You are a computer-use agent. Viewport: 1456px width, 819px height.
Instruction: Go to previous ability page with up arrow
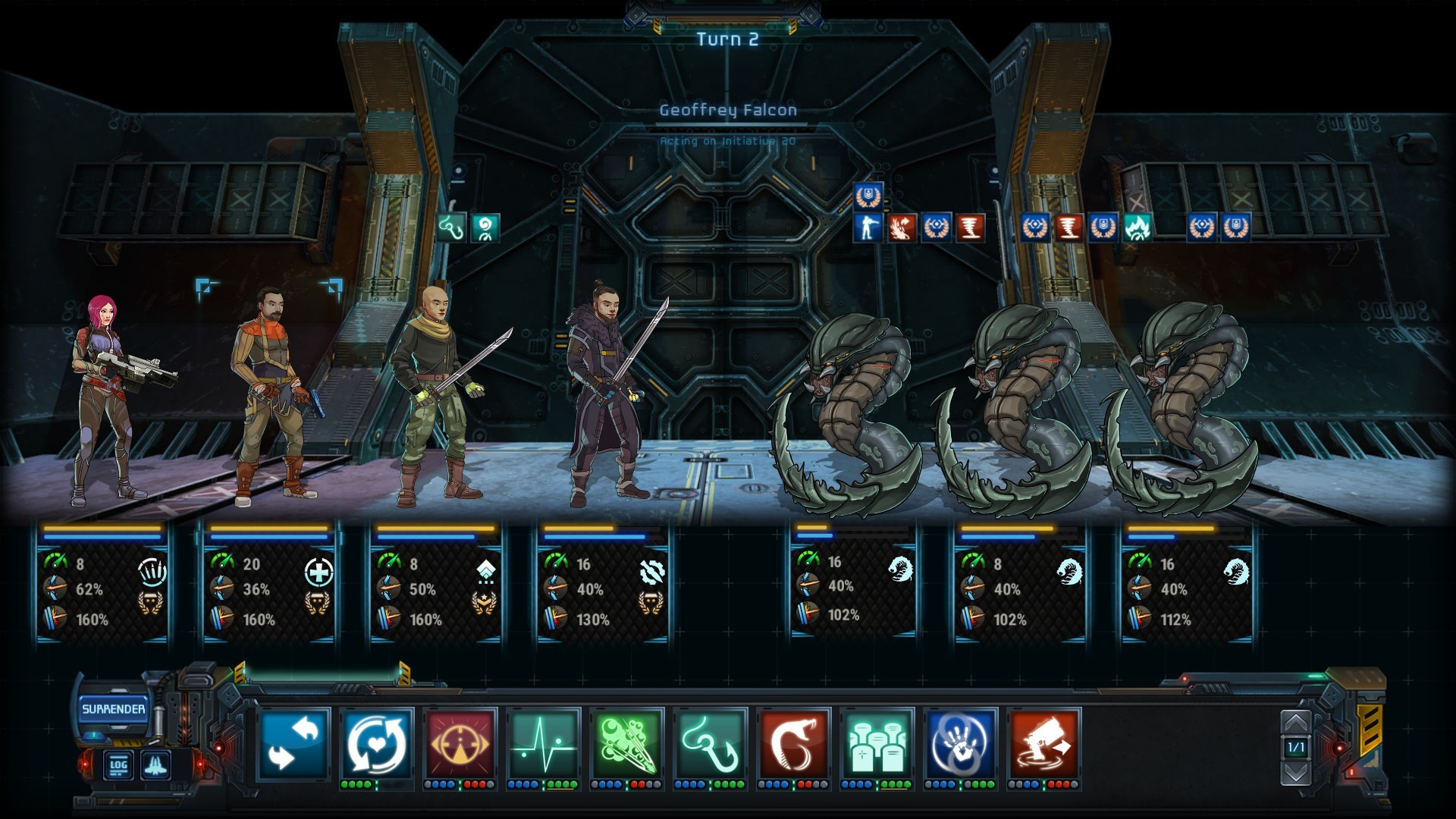(x=1295, y=723)
